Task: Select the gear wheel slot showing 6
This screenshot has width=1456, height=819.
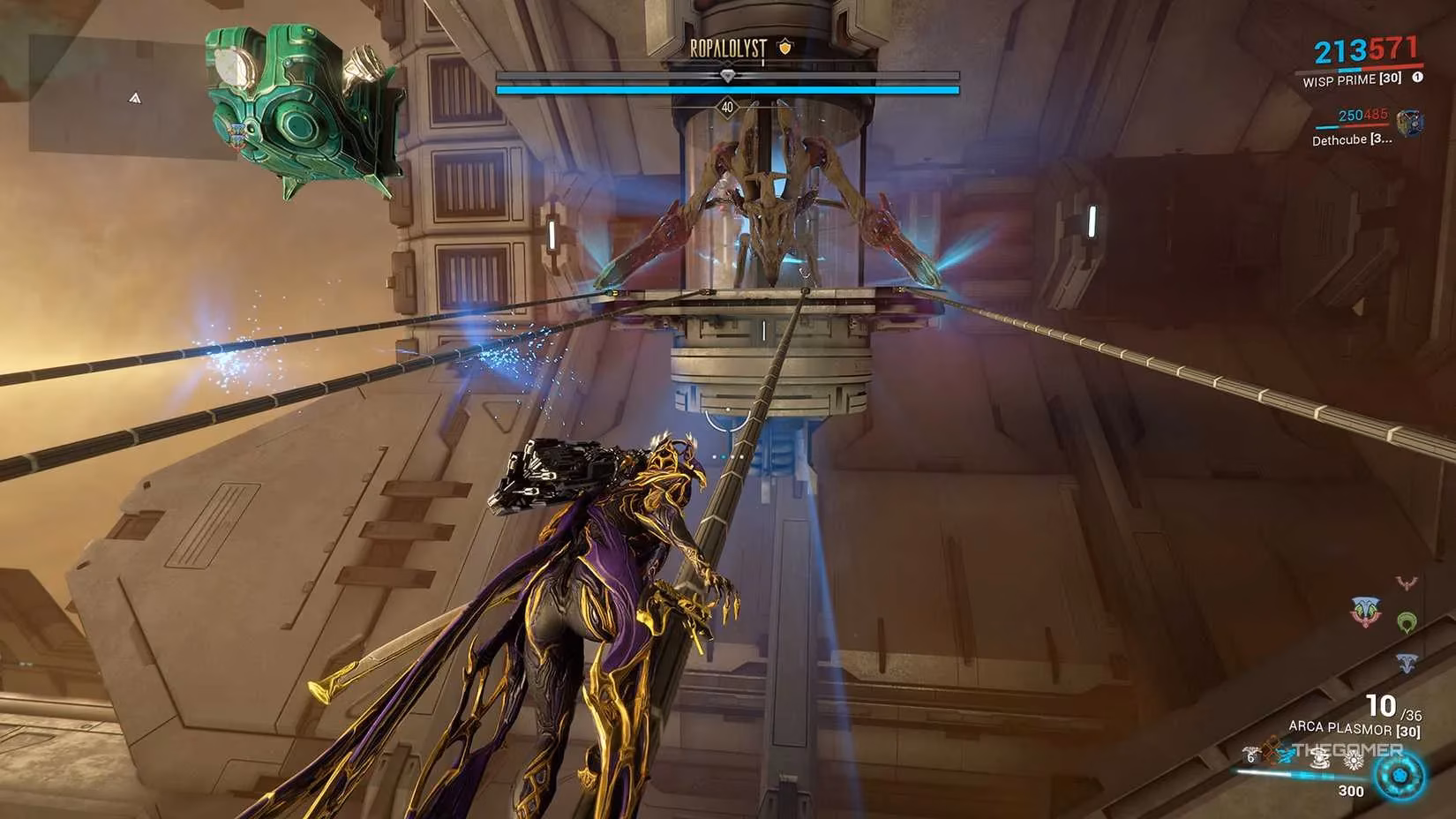Action: coord(1250,757)
